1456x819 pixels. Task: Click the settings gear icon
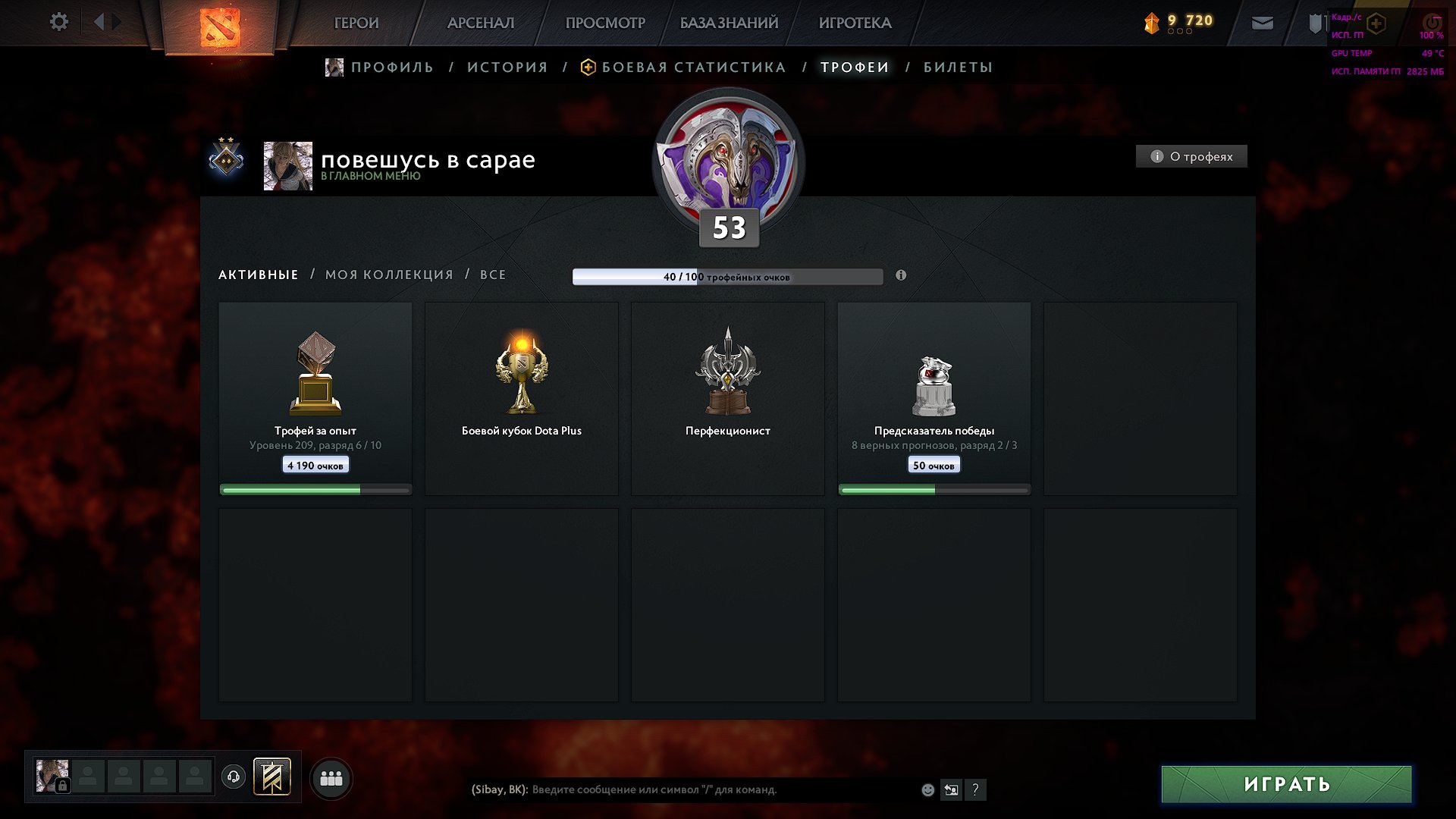point(58,21)
